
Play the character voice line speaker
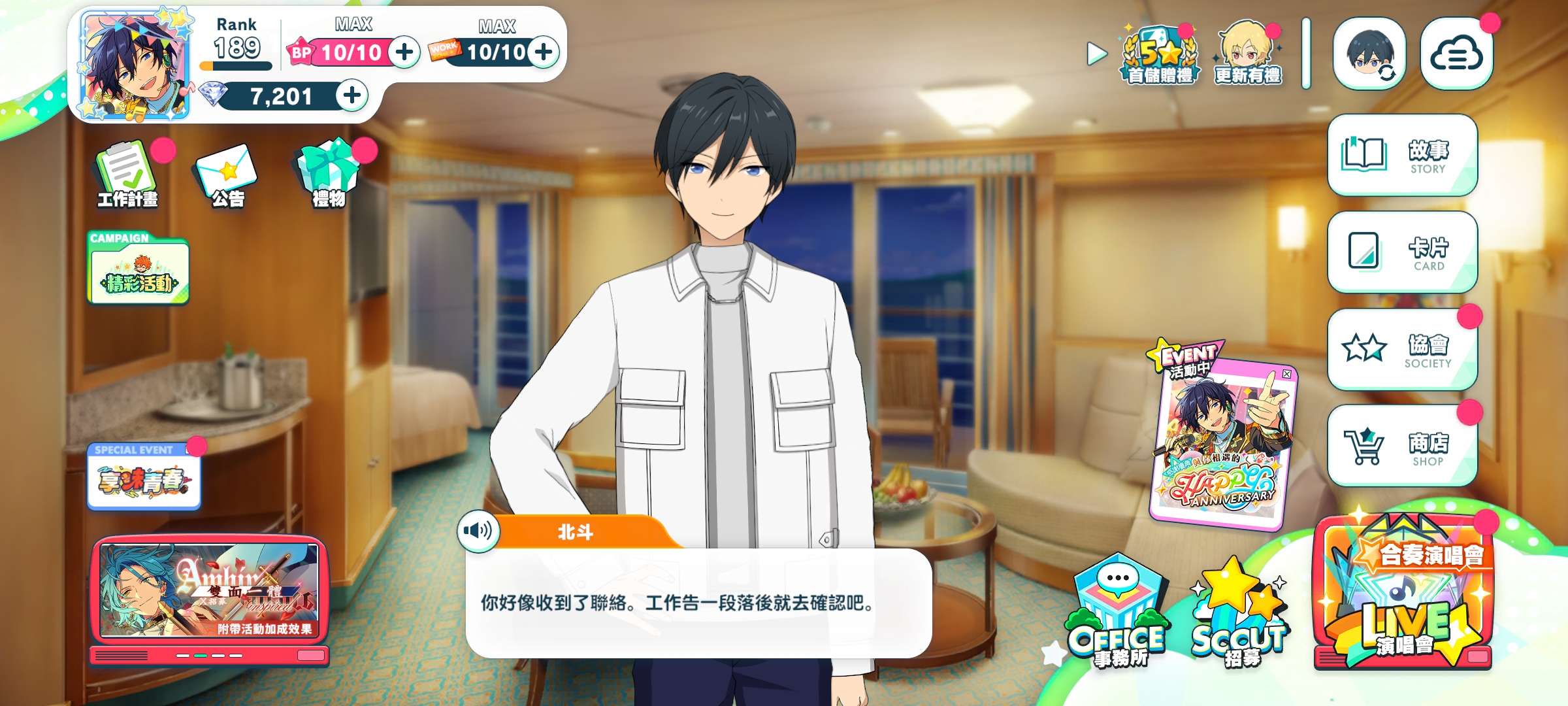tap(478, 531)
